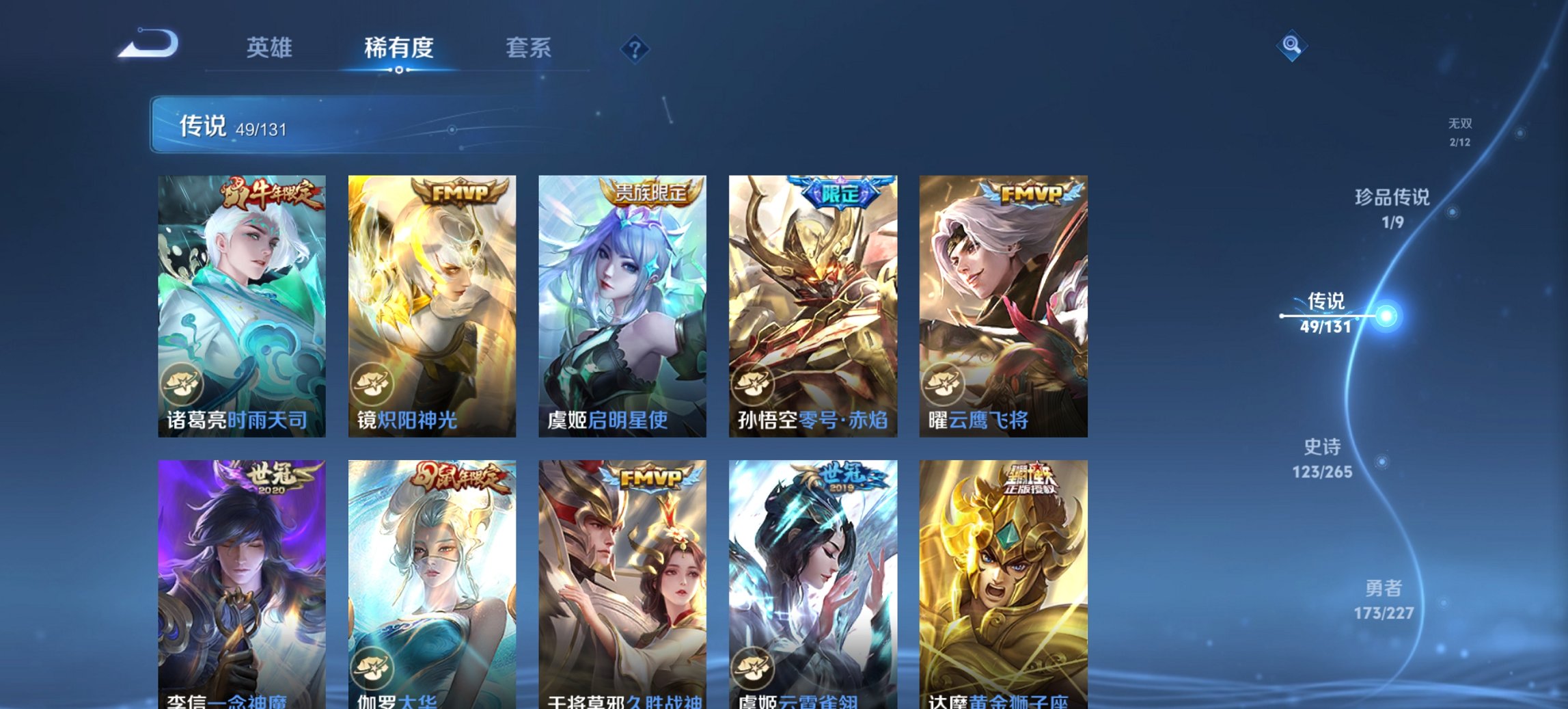Open the 曜云鹰飞将 skin card
Viewport: 1568px width, 709px height.
tap(1004, 308)
